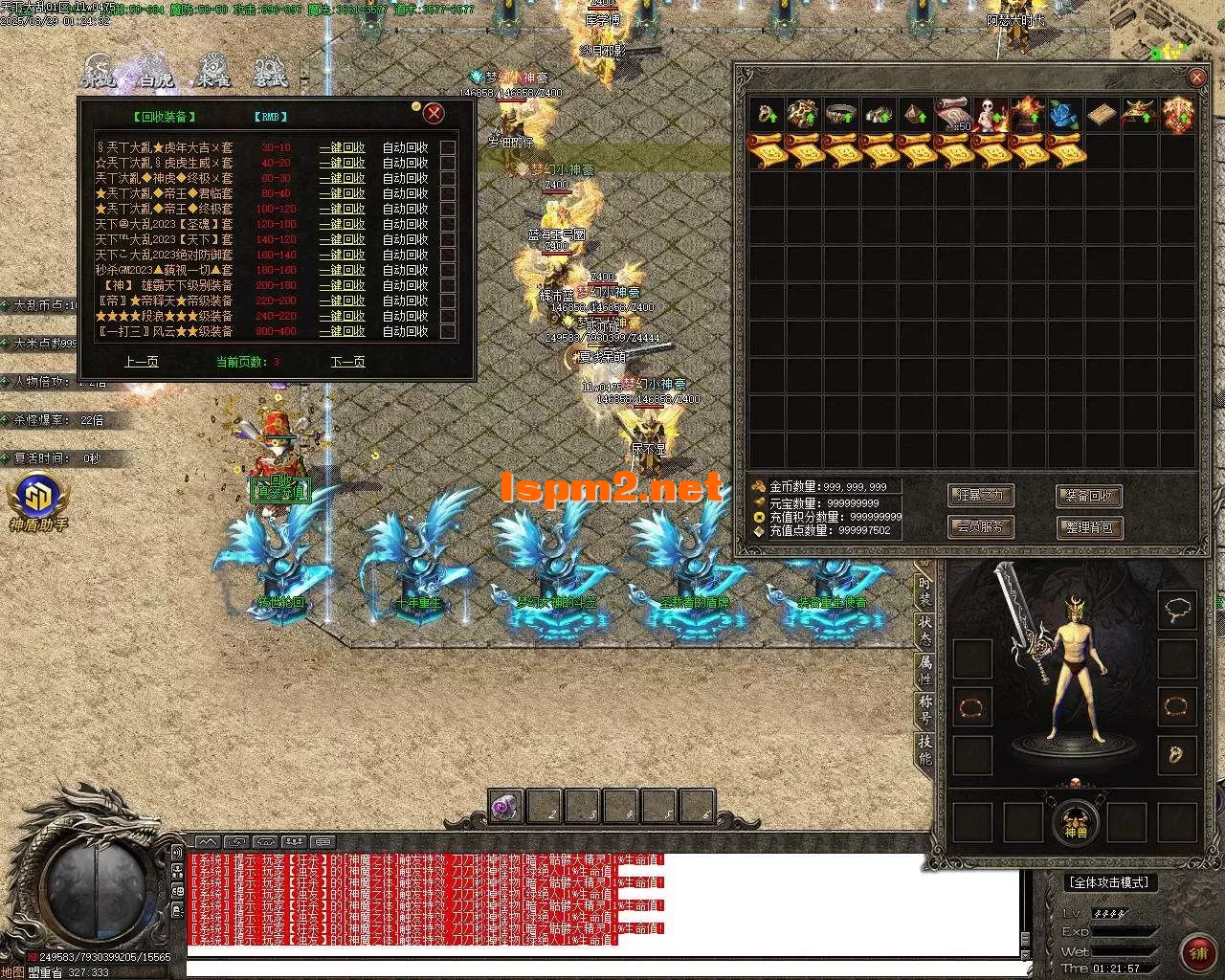Go to previous page (上一页) of recycle list
1225x980 pixels.
tap(141, 362)
